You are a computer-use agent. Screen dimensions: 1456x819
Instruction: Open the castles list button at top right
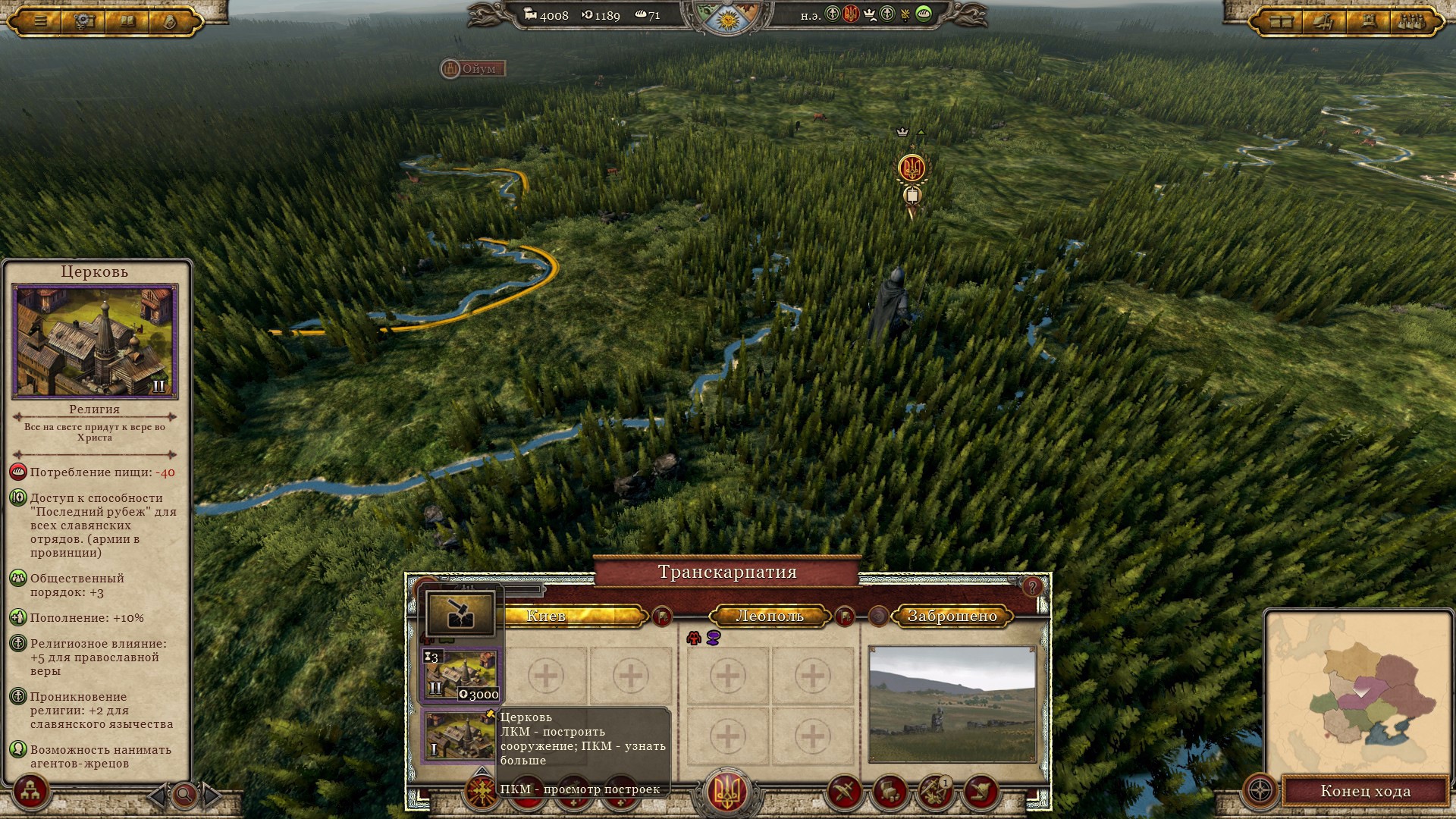1410,21
